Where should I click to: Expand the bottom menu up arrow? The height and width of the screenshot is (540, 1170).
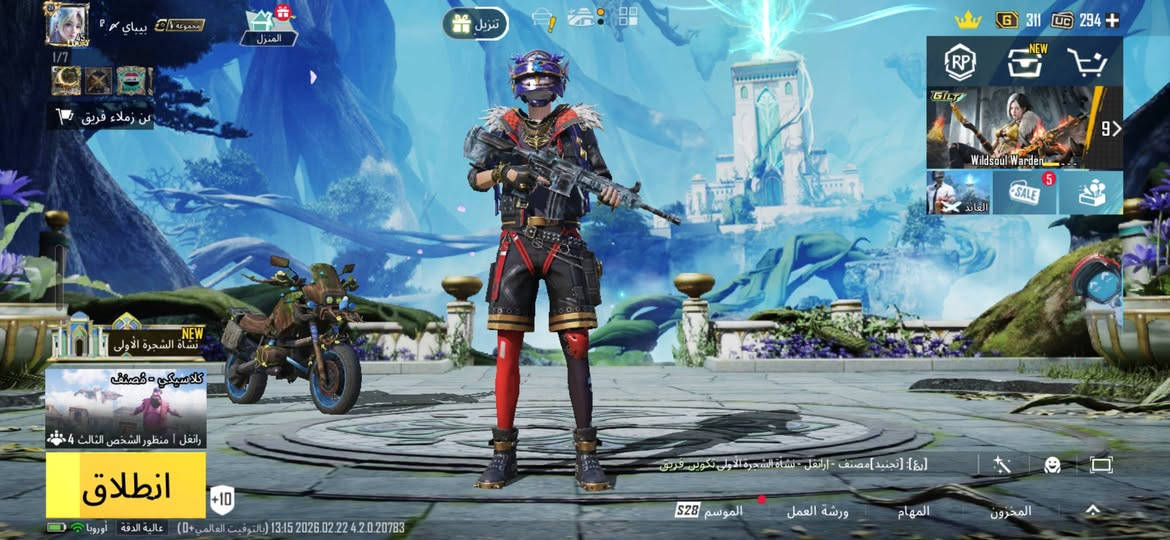point(1093,510)
